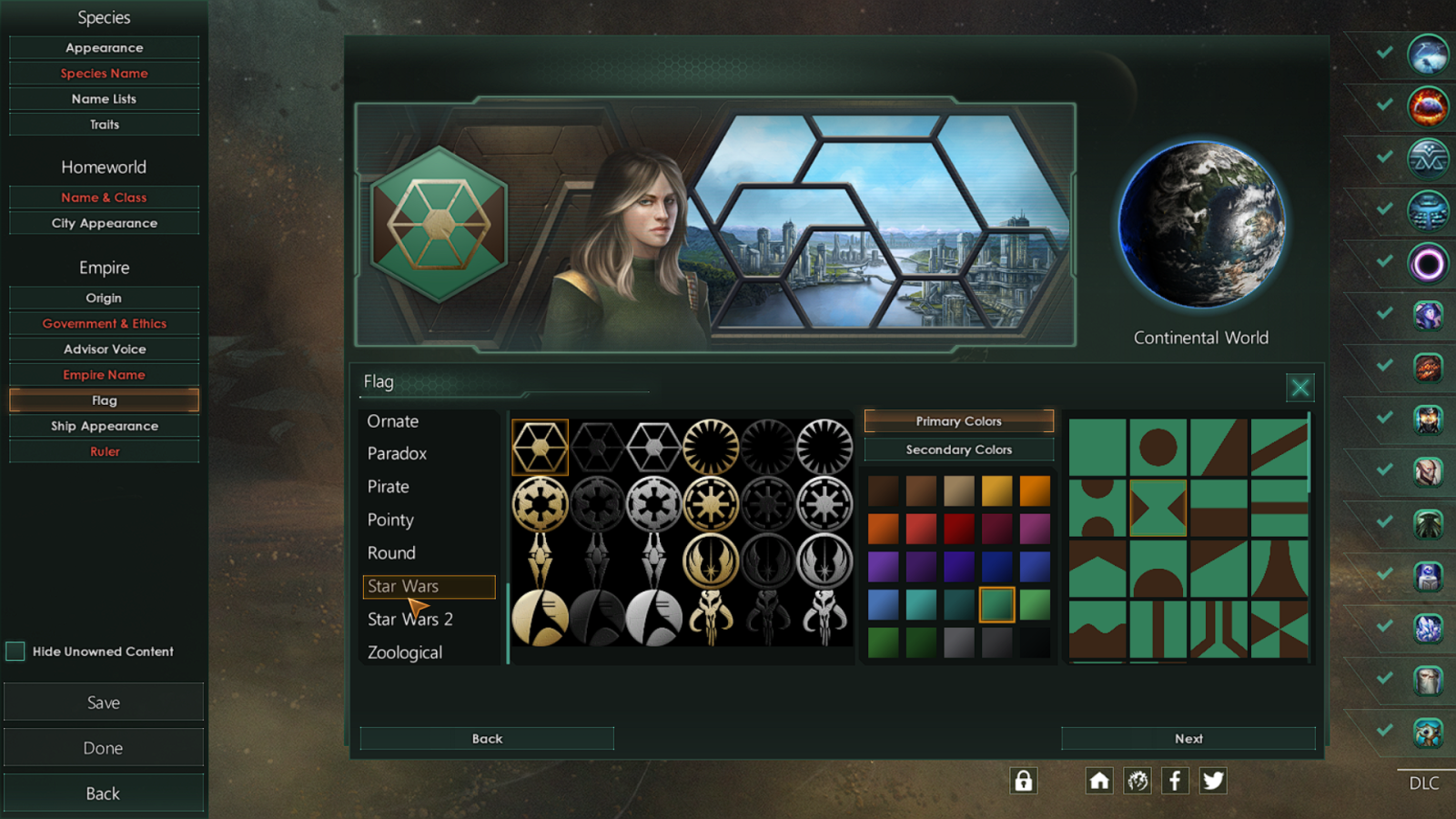Choose the bright red color swatch
The image size is (1456, 819).
(921, 528)
